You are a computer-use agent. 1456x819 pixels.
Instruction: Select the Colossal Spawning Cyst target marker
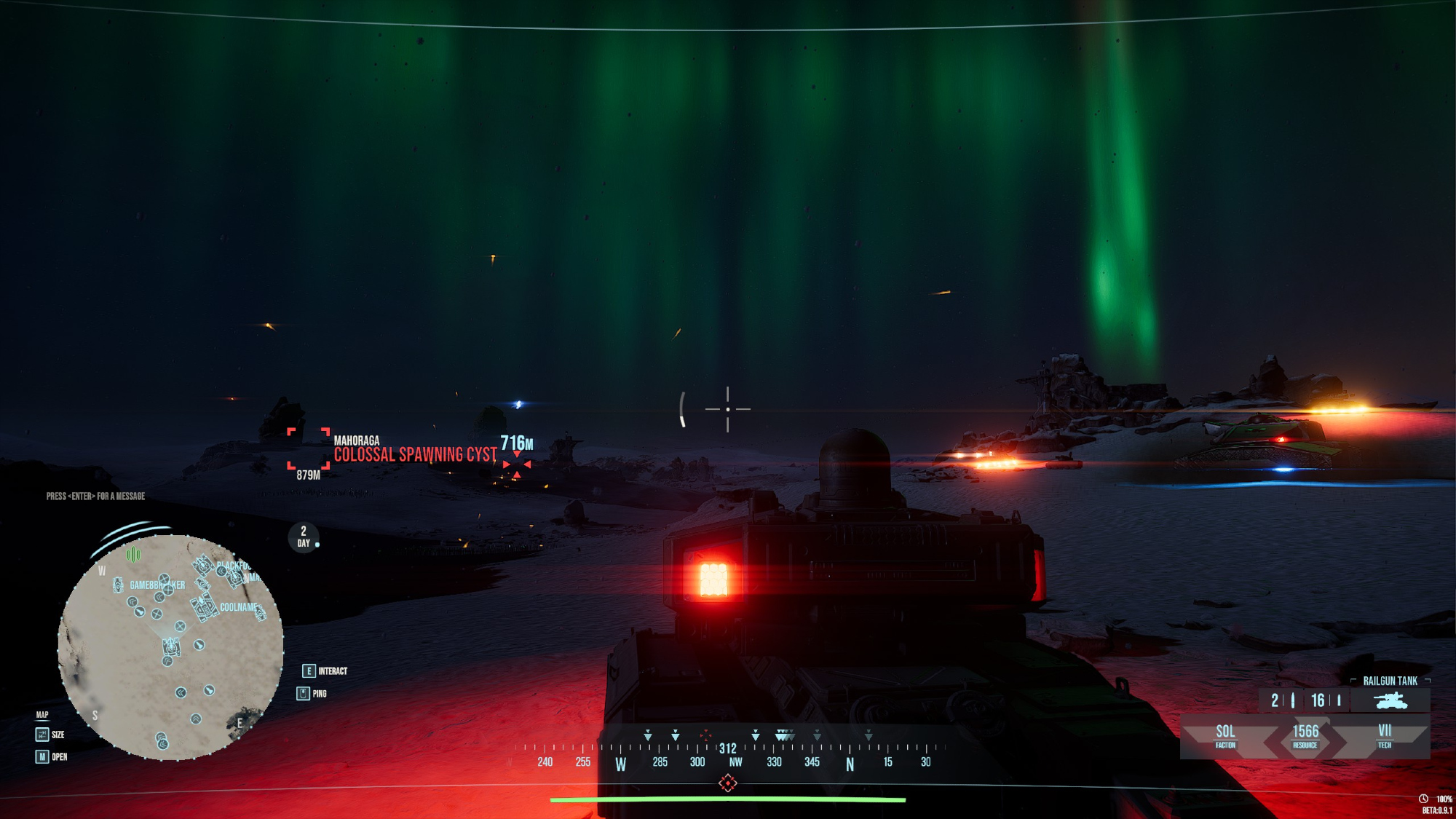click(517, 464)
